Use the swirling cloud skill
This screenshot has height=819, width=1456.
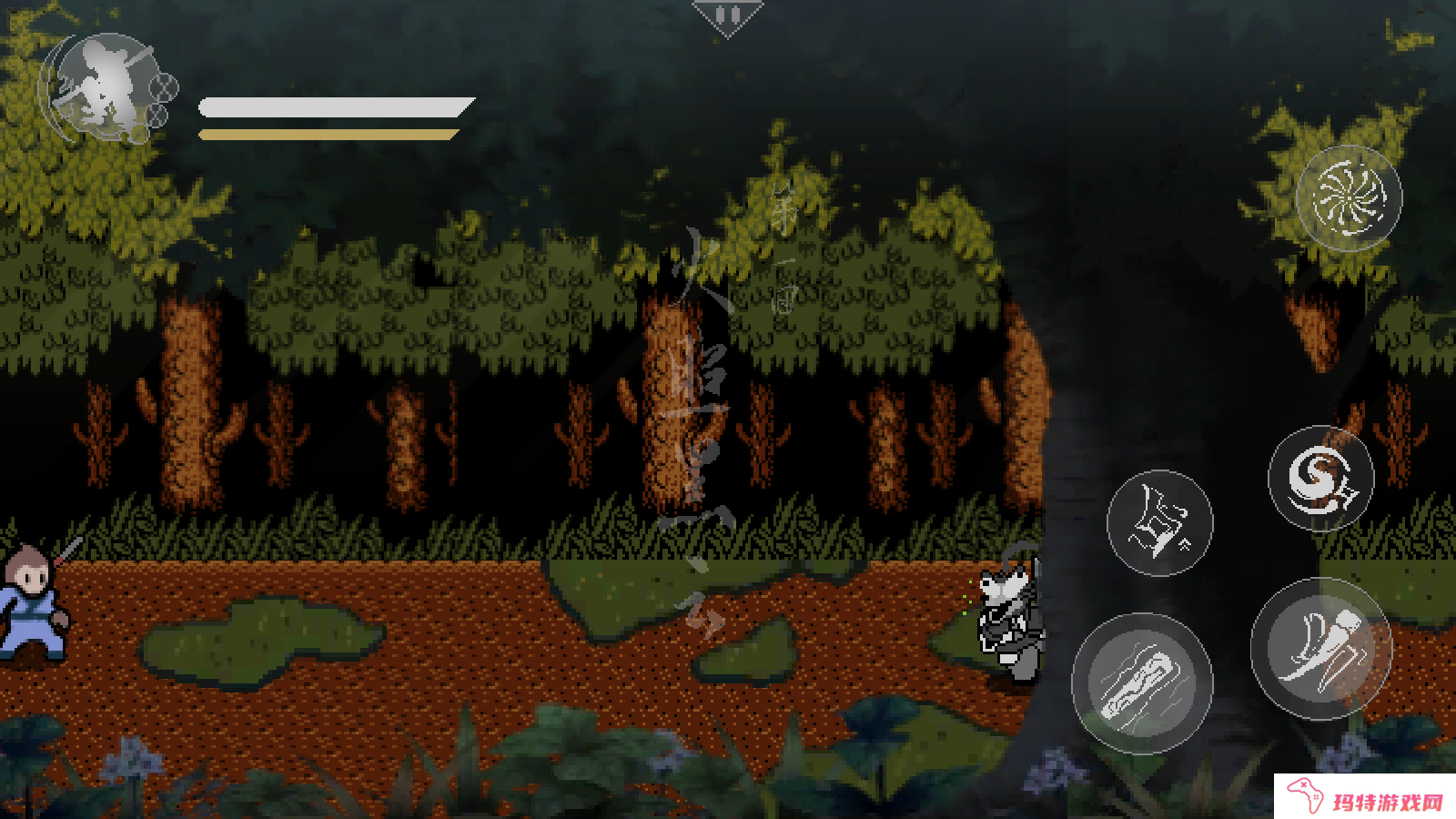point(1320,479)
